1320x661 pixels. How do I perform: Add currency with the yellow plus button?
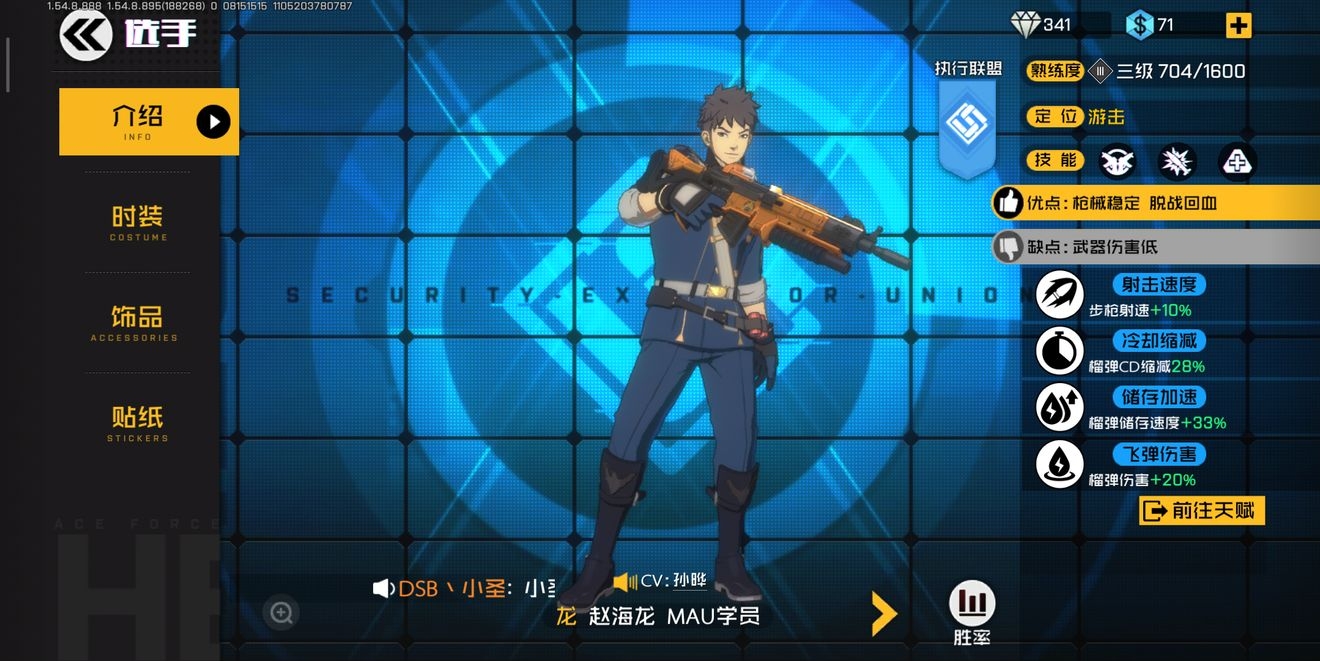pyautogui.click(x=1238, y=26)
